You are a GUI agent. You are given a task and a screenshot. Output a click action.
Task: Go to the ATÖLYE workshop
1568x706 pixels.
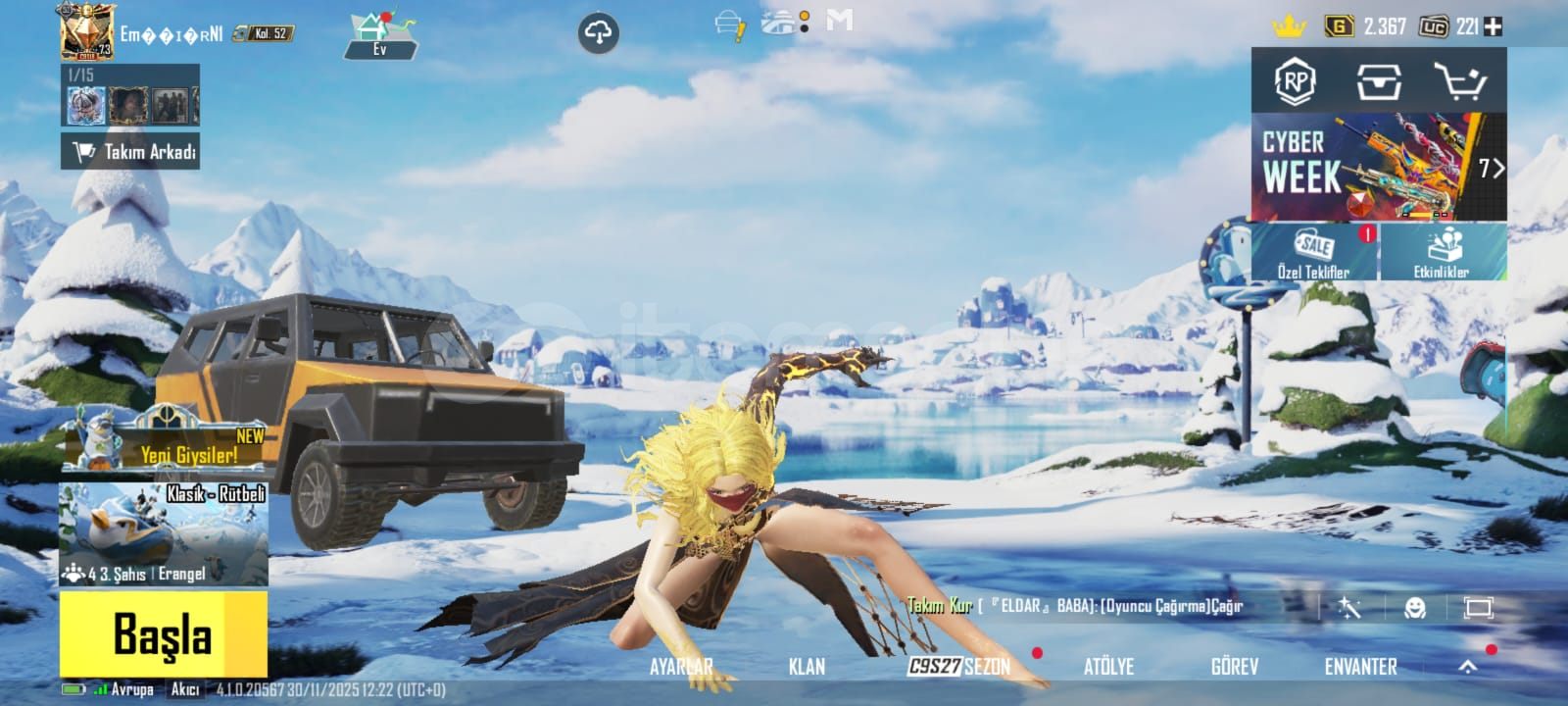tap(1108, 667)
